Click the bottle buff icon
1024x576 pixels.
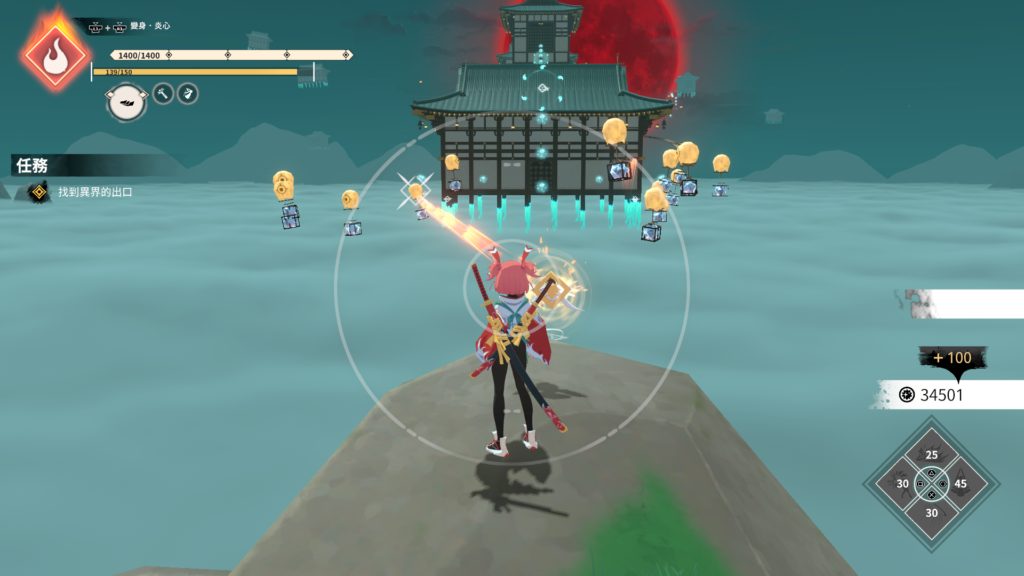tap(187, 94)
